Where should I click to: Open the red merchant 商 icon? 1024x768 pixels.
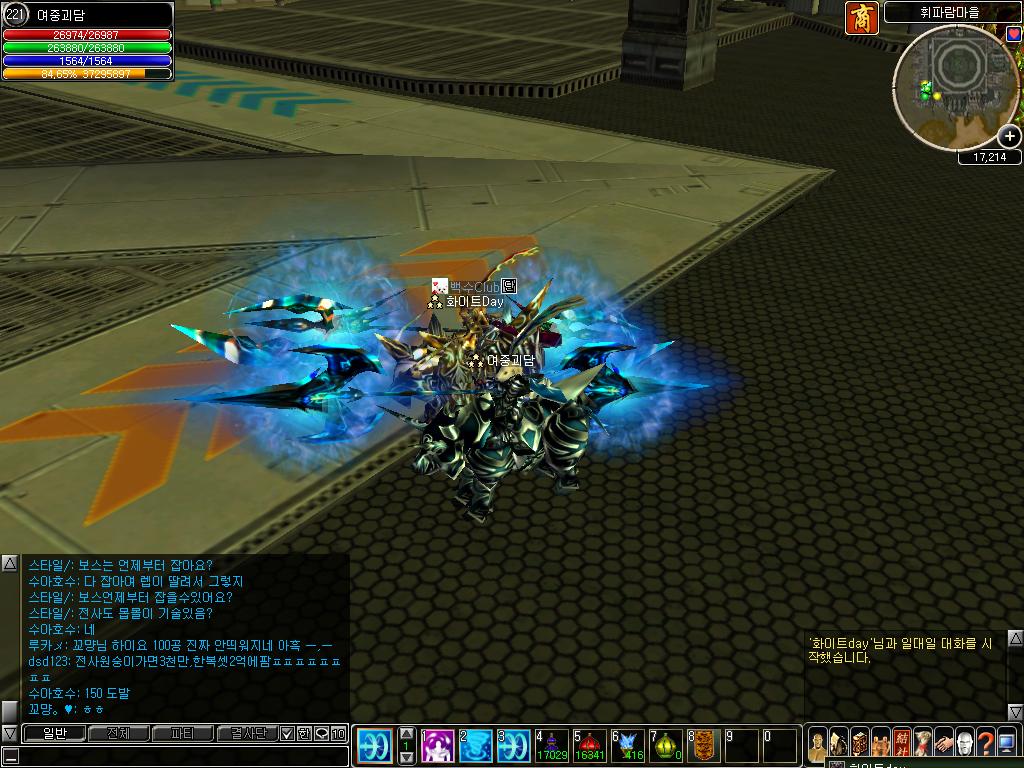[861, 18]
